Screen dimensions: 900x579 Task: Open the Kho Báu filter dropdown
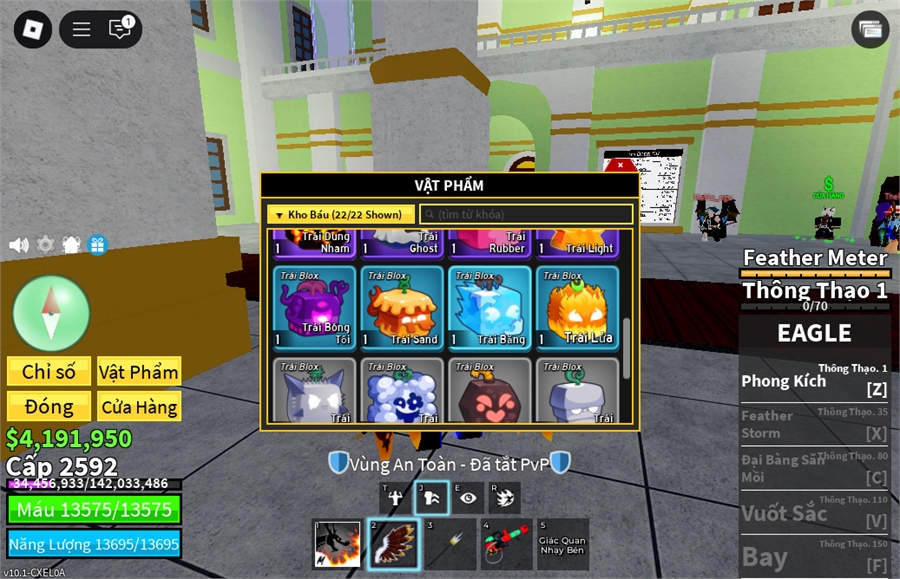340,214
